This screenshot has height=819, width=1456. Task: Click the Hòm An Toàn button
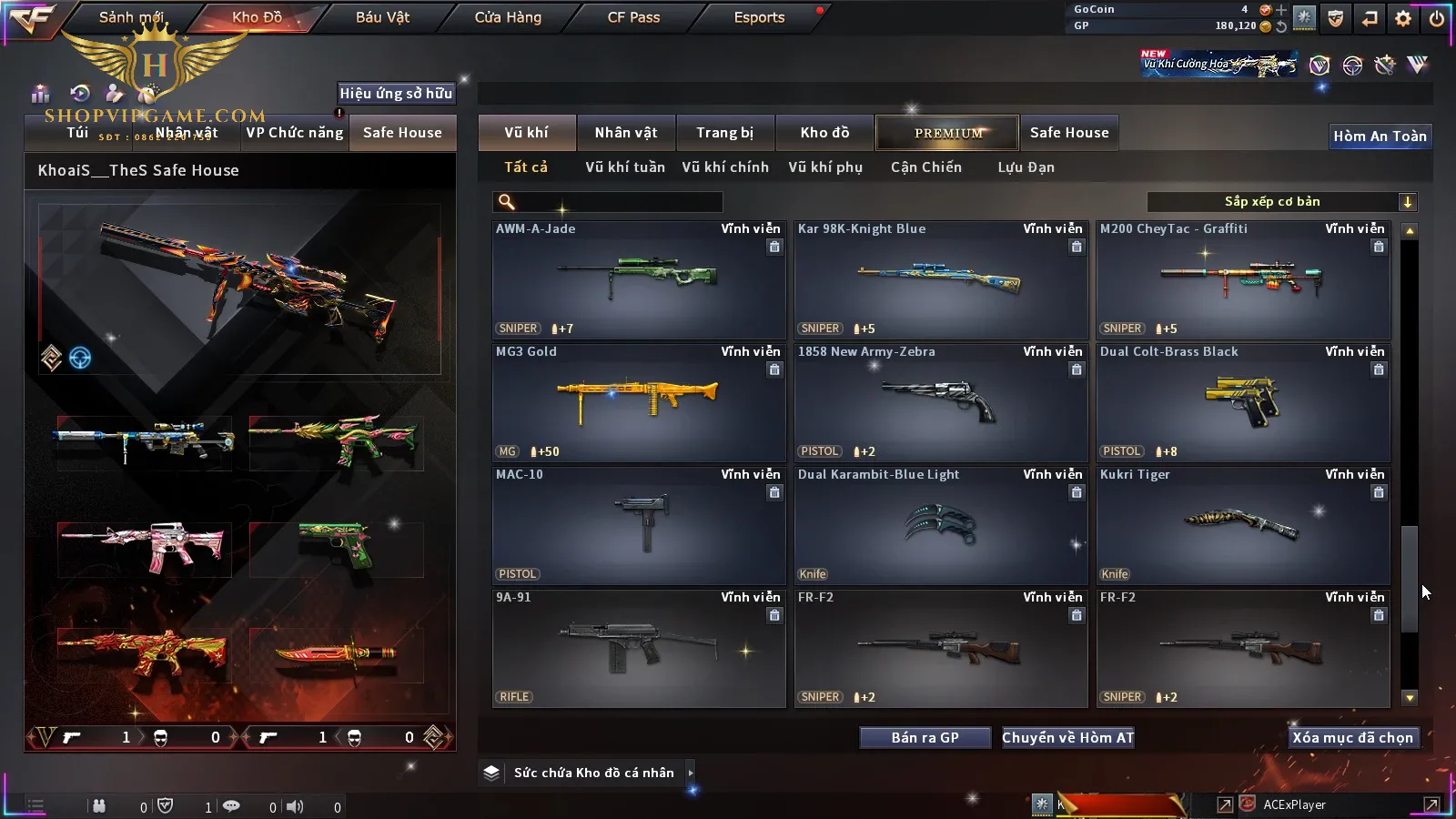(x=1380, y=136)
